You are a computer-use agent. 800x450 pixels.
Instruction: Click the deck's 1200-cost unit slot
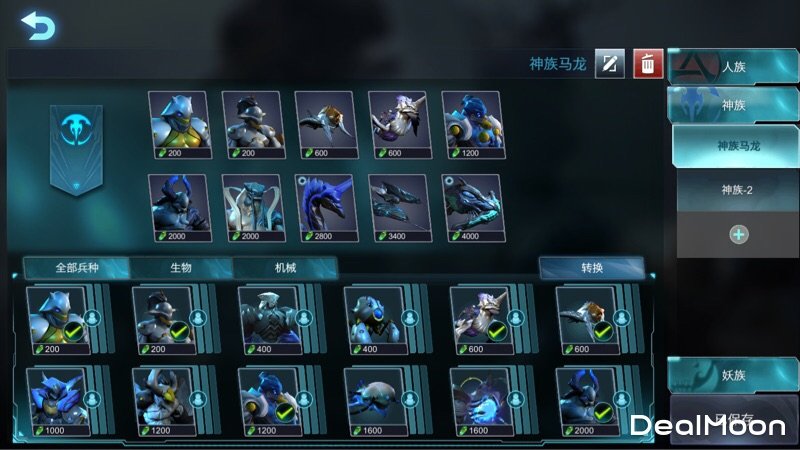472,125
